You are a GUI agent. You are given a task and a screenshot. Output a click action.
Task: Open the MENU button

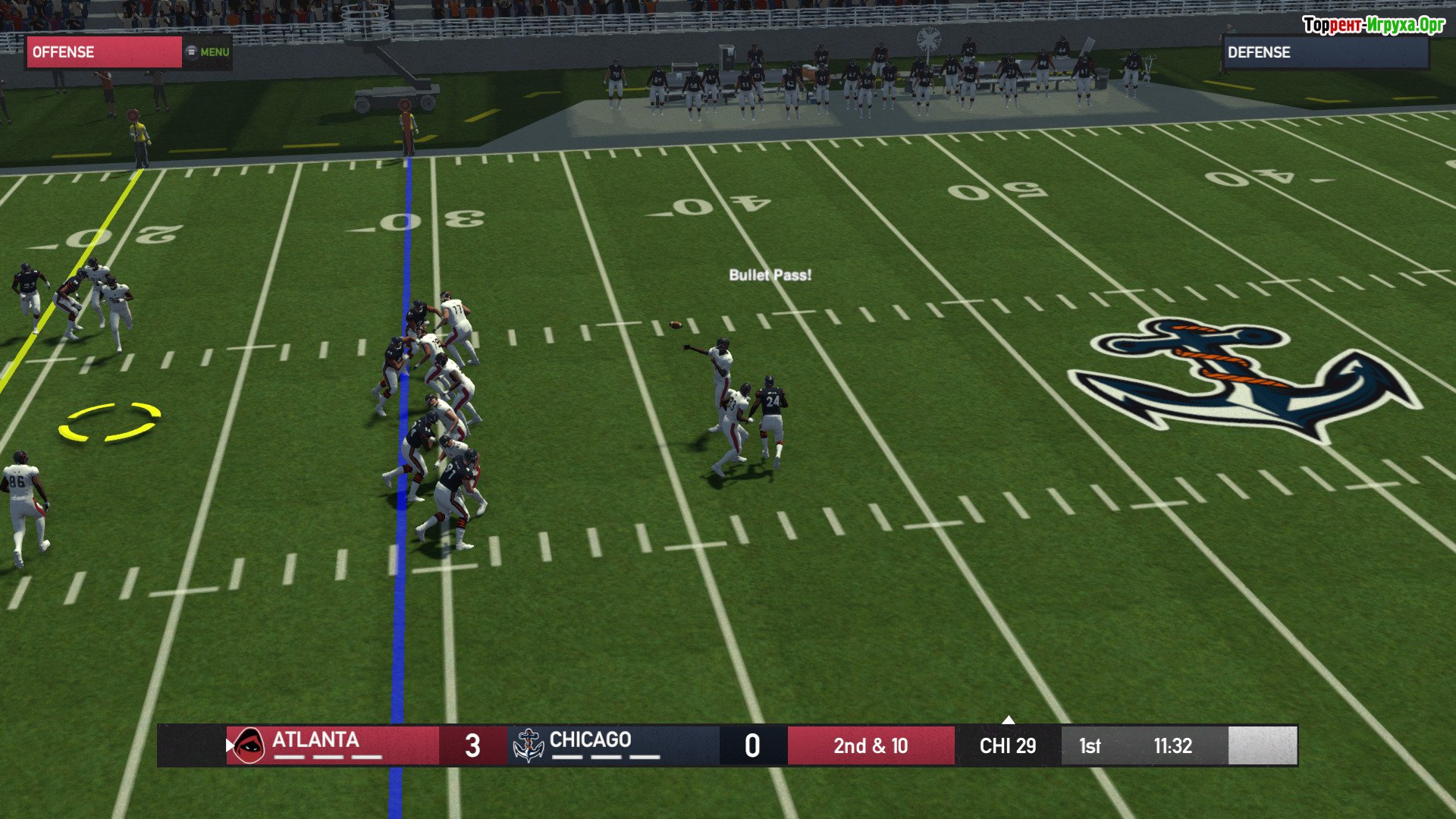tap(209, 52)
